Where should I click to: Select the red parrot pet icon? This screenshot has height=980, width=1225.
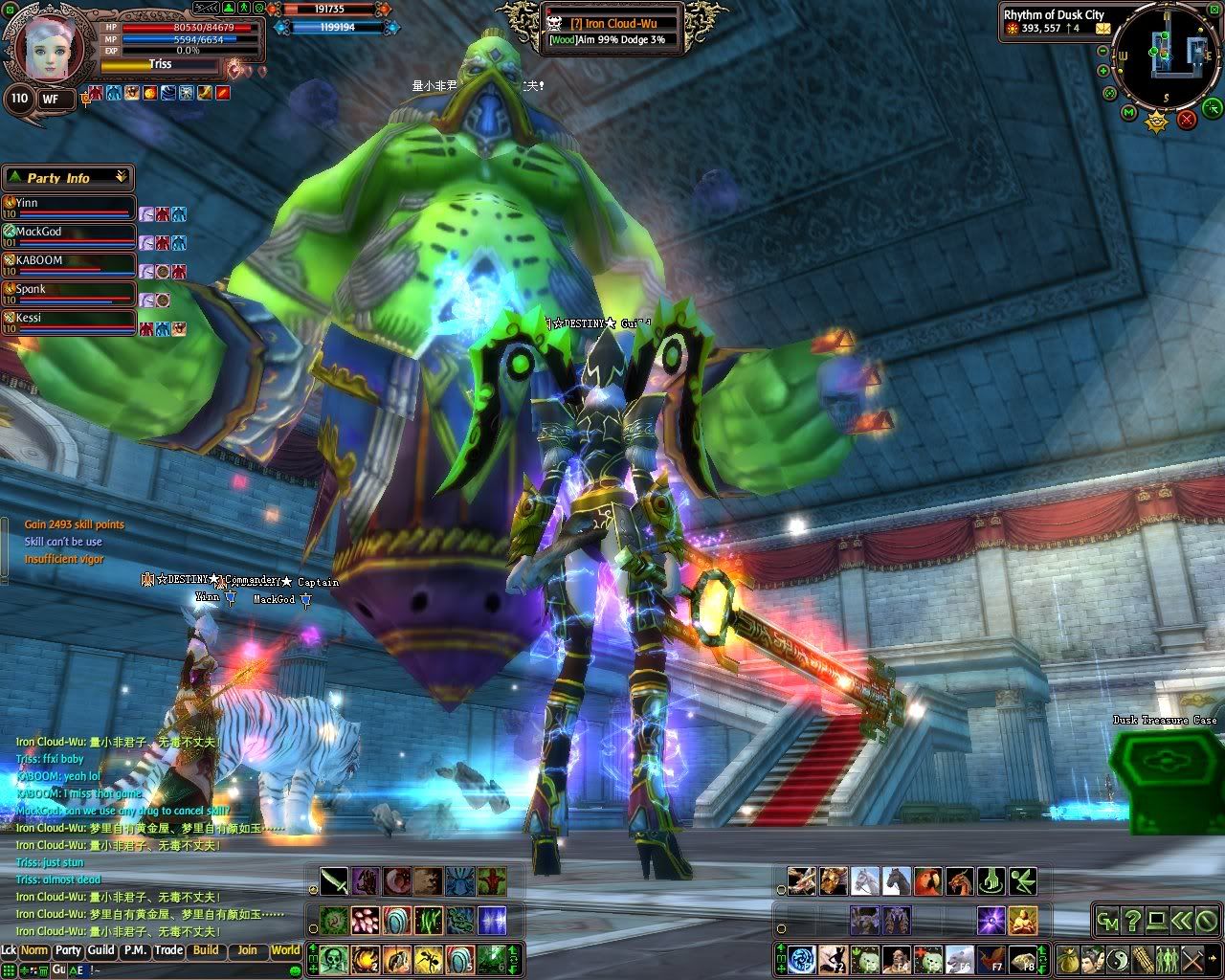tap(928, 880)
